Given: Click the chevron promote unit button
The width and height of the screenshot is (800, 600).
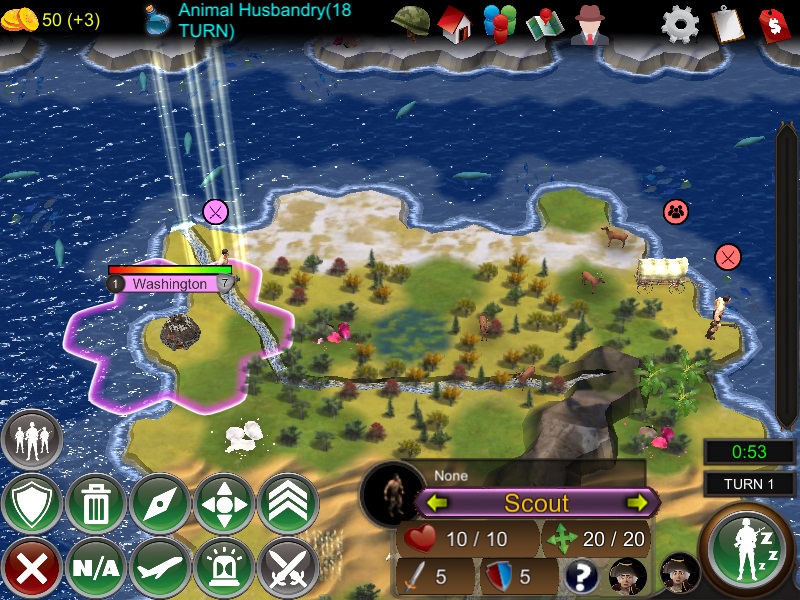Looking at the screenshot, I should tap(288, 504).
